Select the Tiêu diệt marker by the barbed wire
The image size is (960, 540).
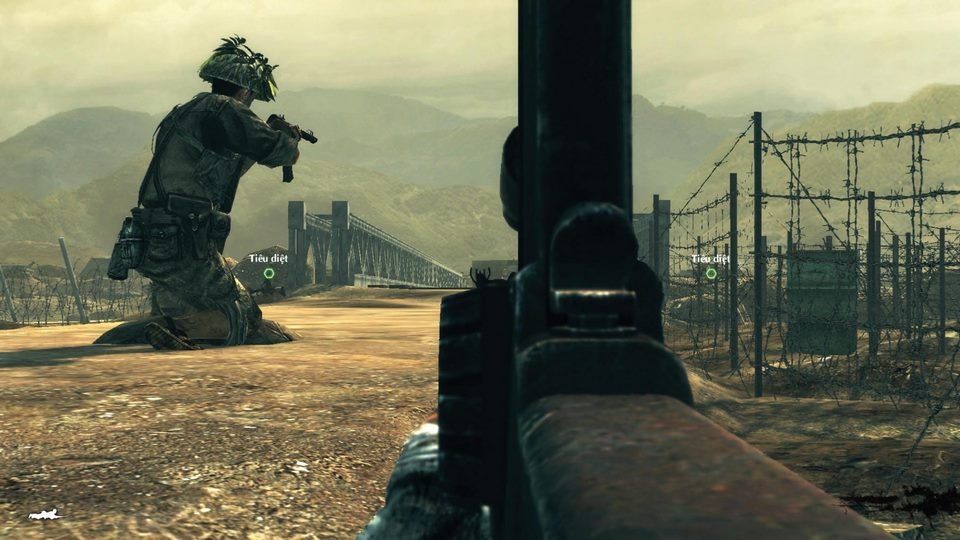pos(711,273)
